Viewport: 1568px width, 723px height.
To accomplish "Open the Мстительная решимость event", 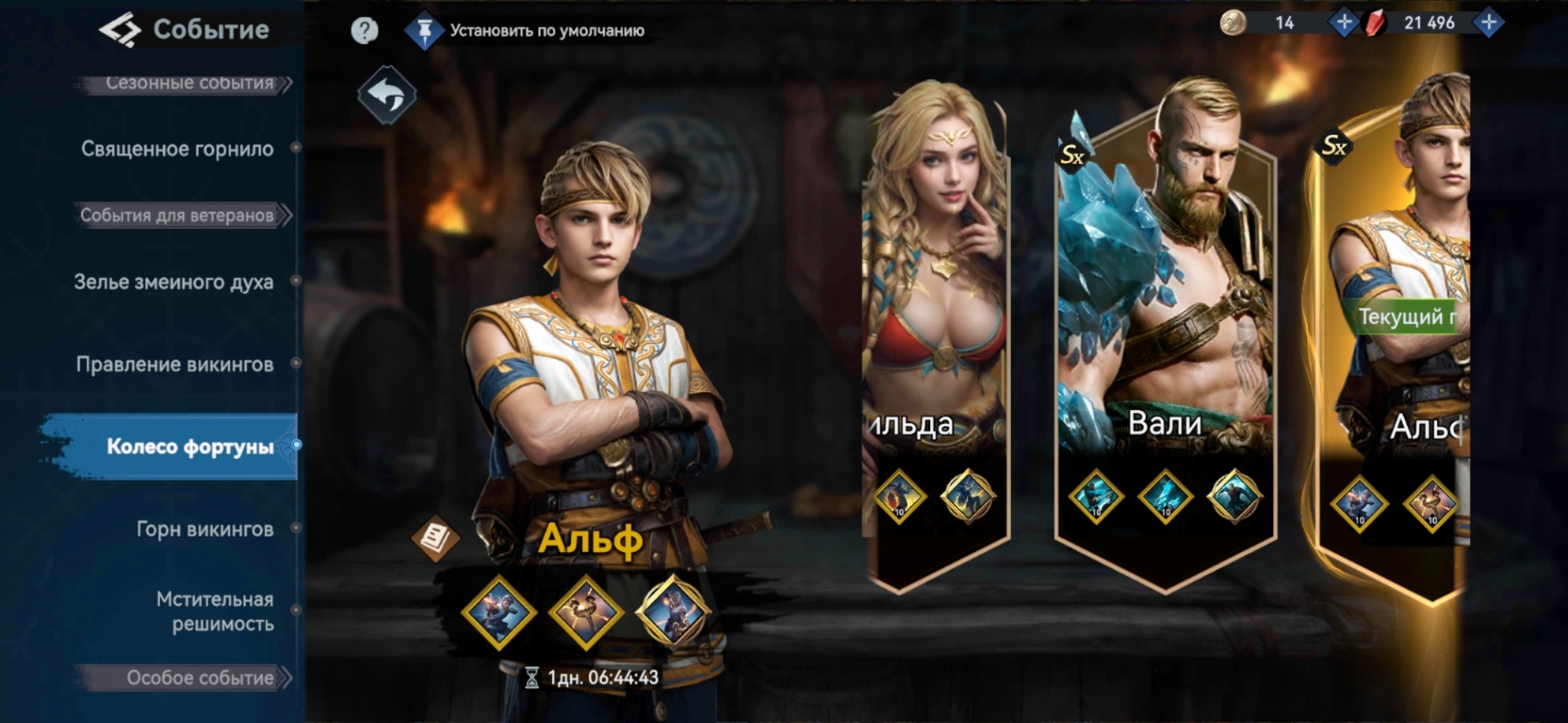I will (215, 611).
